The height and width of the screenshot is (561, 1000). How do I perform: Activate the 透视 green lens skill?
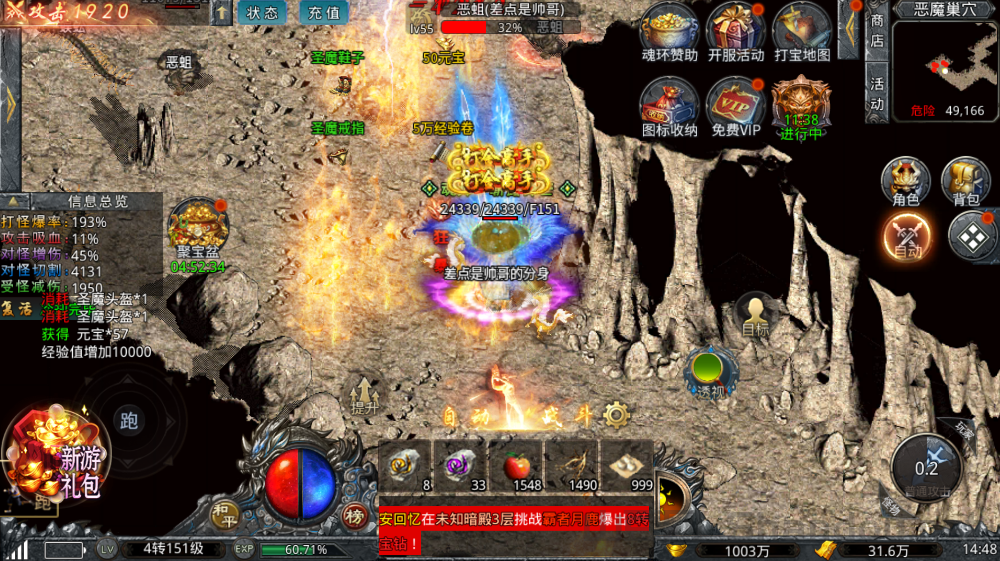710,372
